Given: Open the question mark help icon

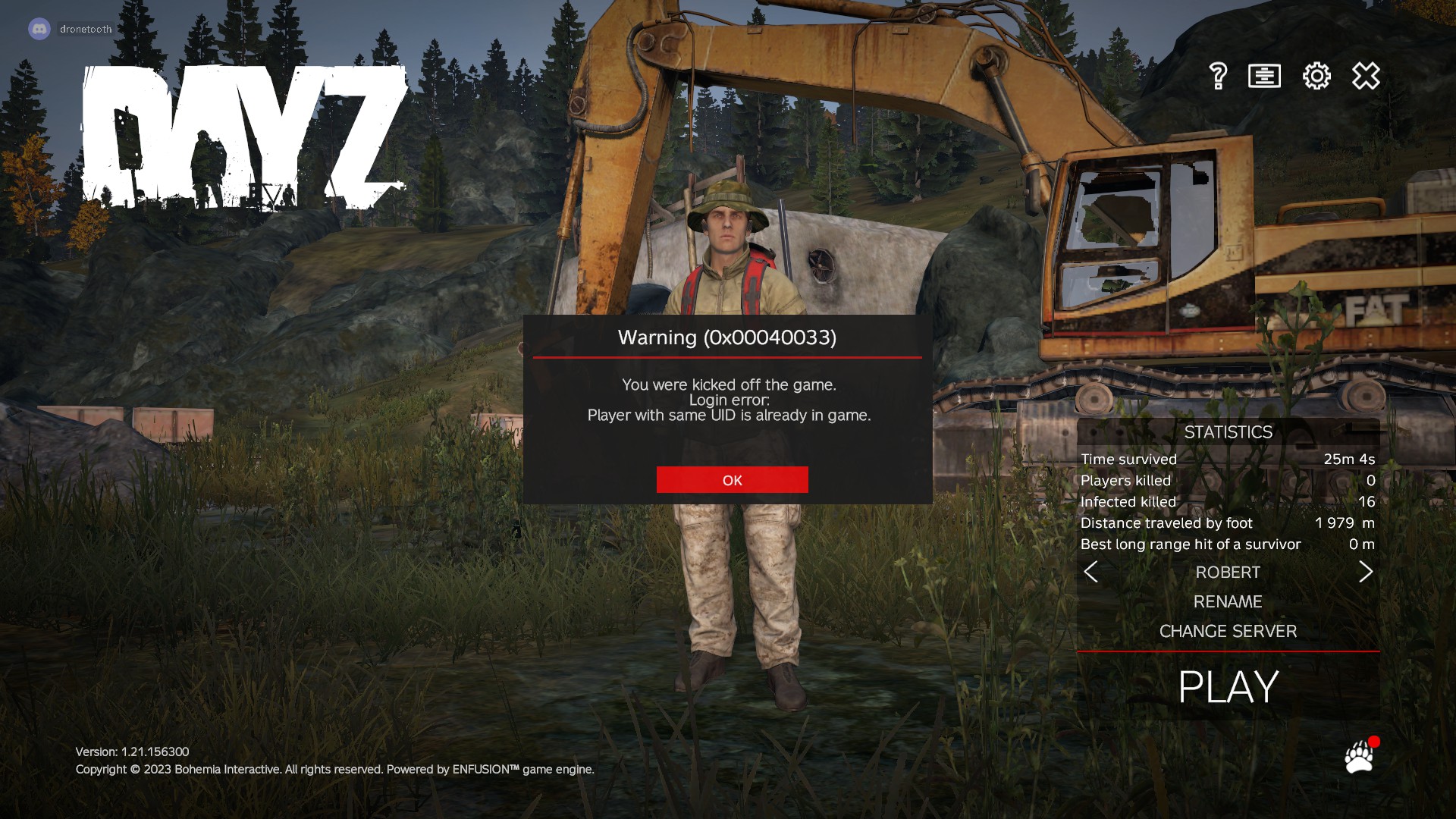Looking at the screenshot, I should coord(1218,76).
